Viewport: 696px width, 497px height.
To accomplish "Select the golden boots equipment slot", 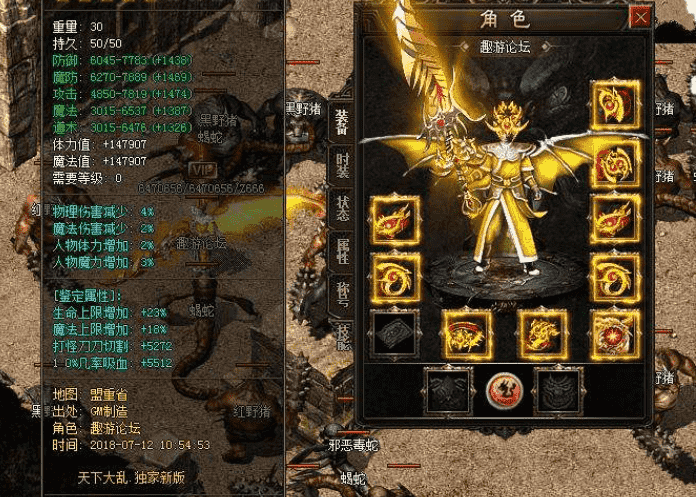I will point(543,334).
